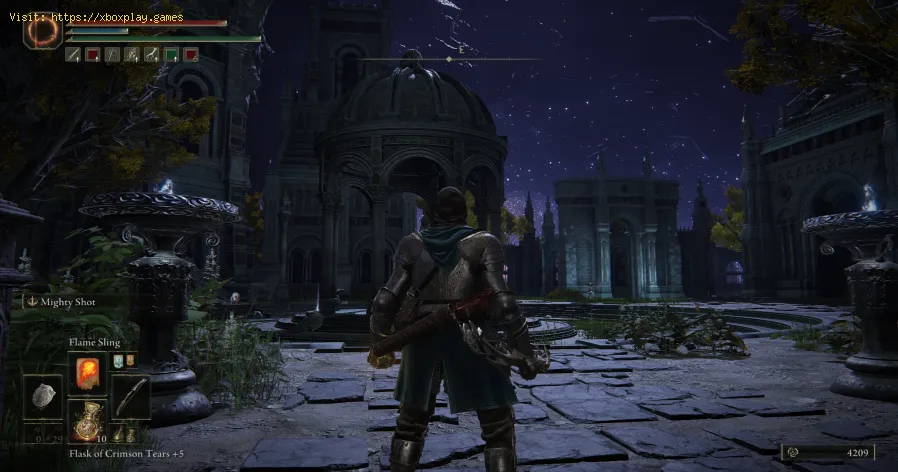Select the sword buff status icon
Screen dimensions: 898x472
[73, 54]
